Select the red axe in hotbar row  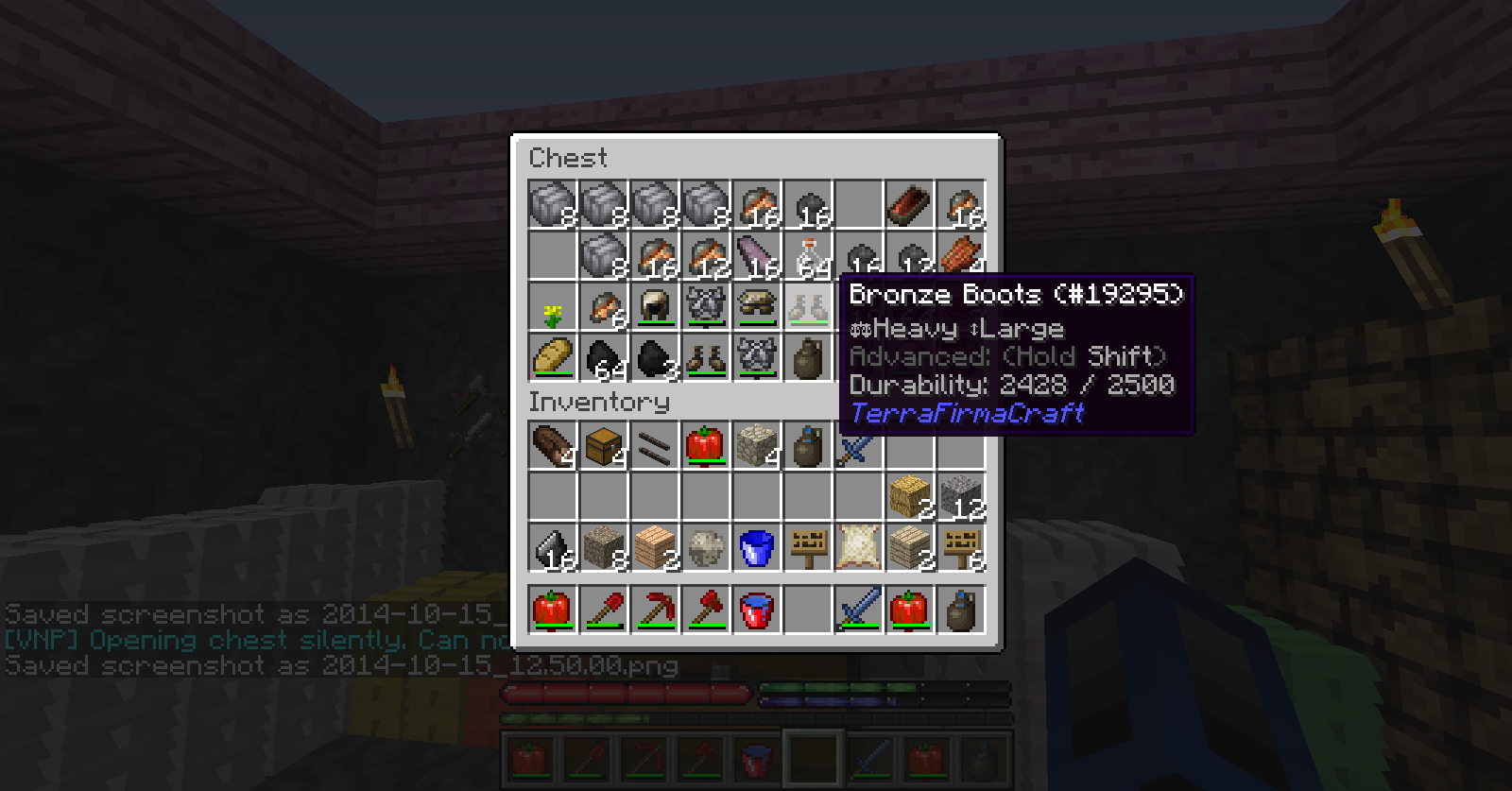click(x=706, y=610)
